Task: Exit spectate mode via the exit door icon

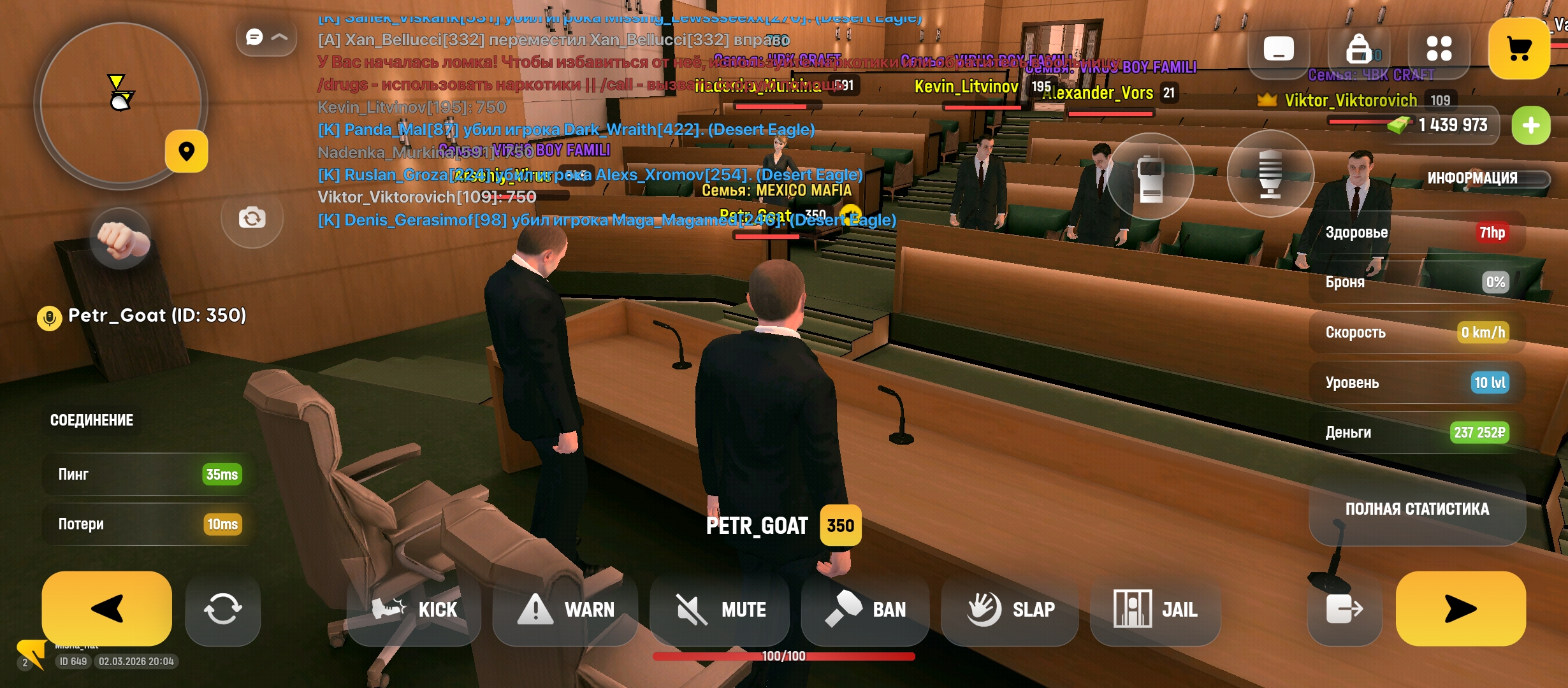Action: (1344, 610)
